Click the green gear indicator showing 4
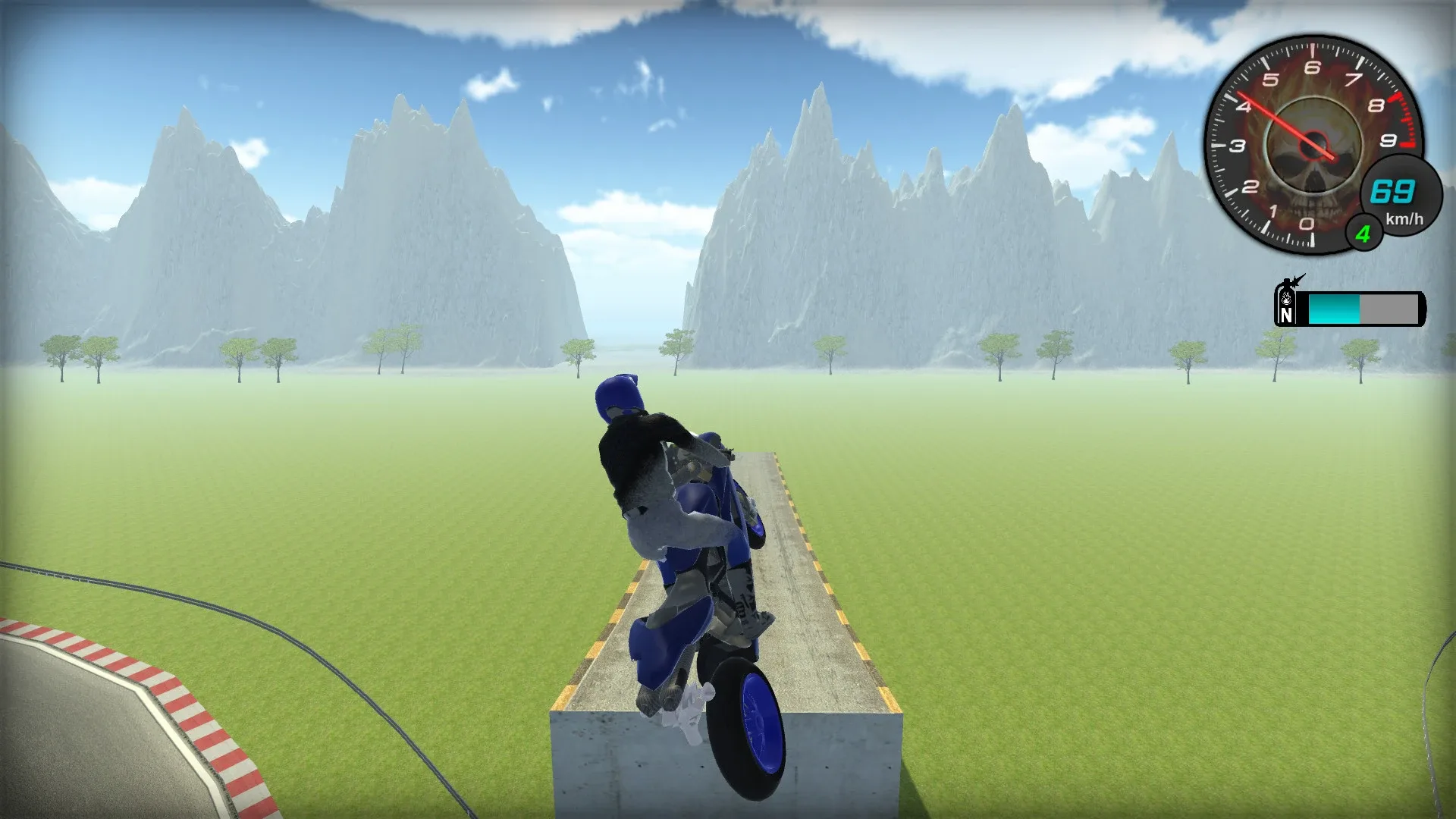Screen dimensions: 1456x819 (1363, 234)
